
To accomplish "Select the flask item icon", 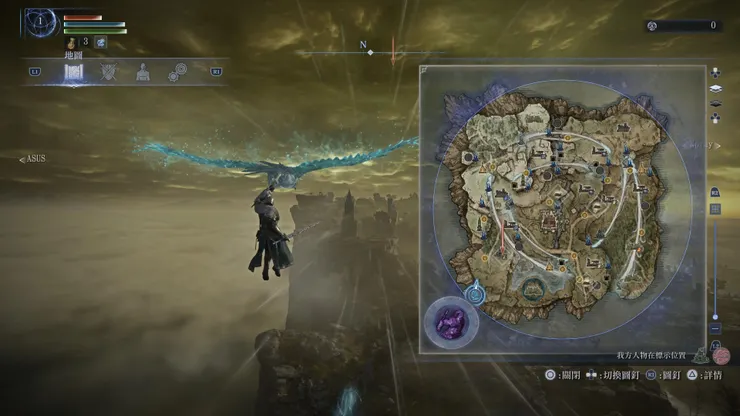I will [x=72, y=43].
